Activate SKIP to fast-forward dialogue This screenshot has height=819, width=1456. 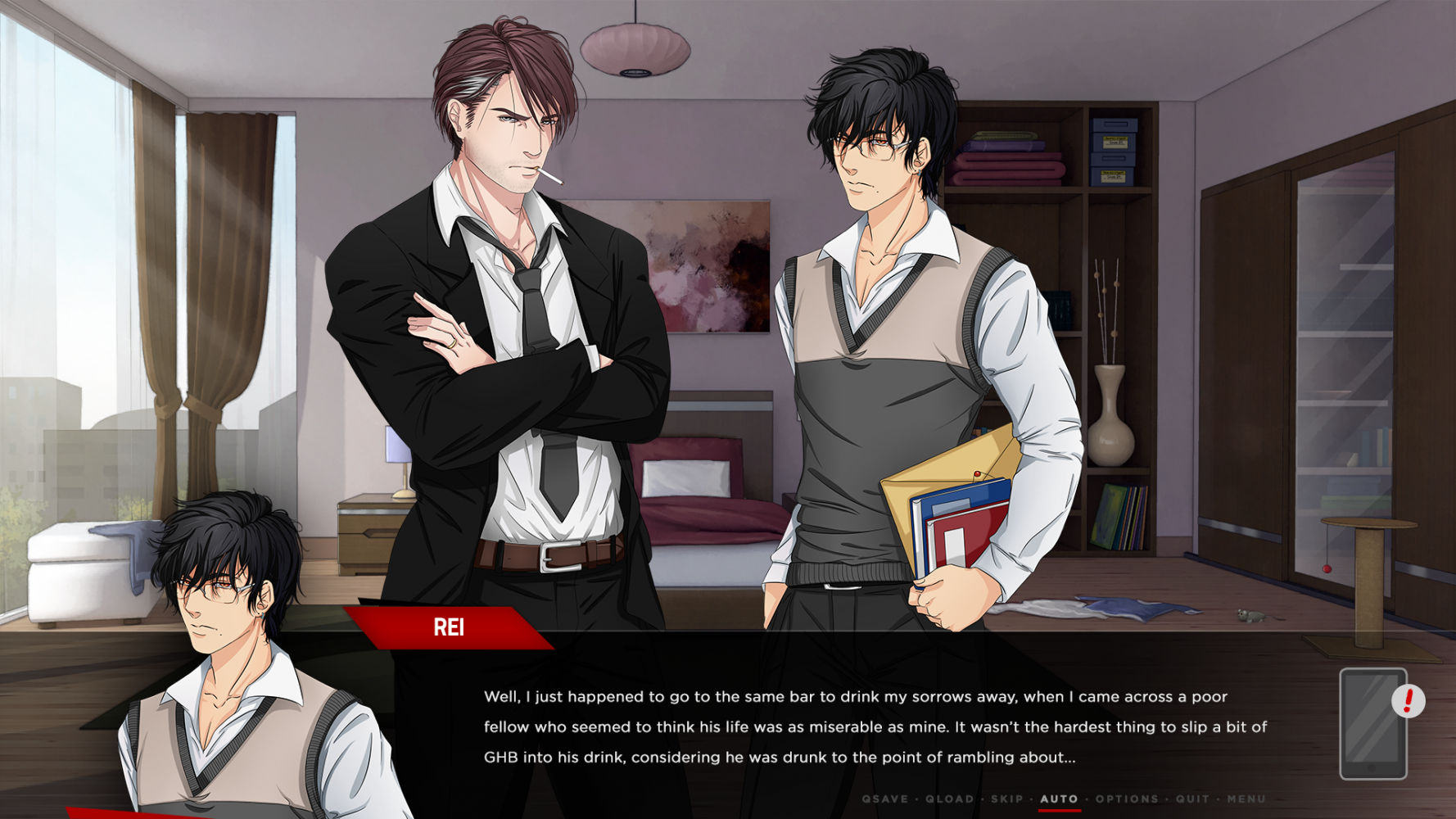coord(1007,799)
